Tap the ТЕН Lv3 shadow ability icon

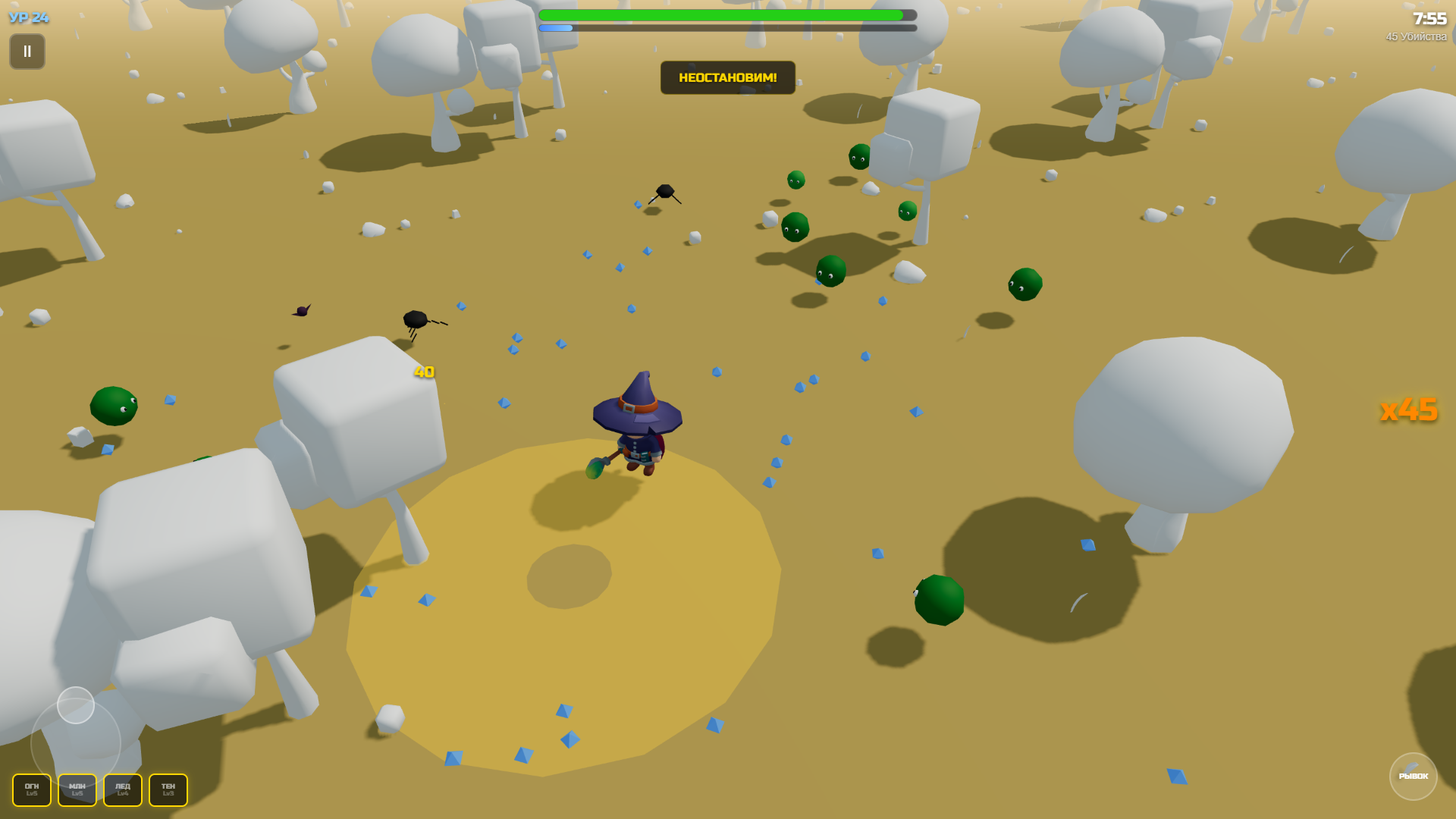pos(168,789)
